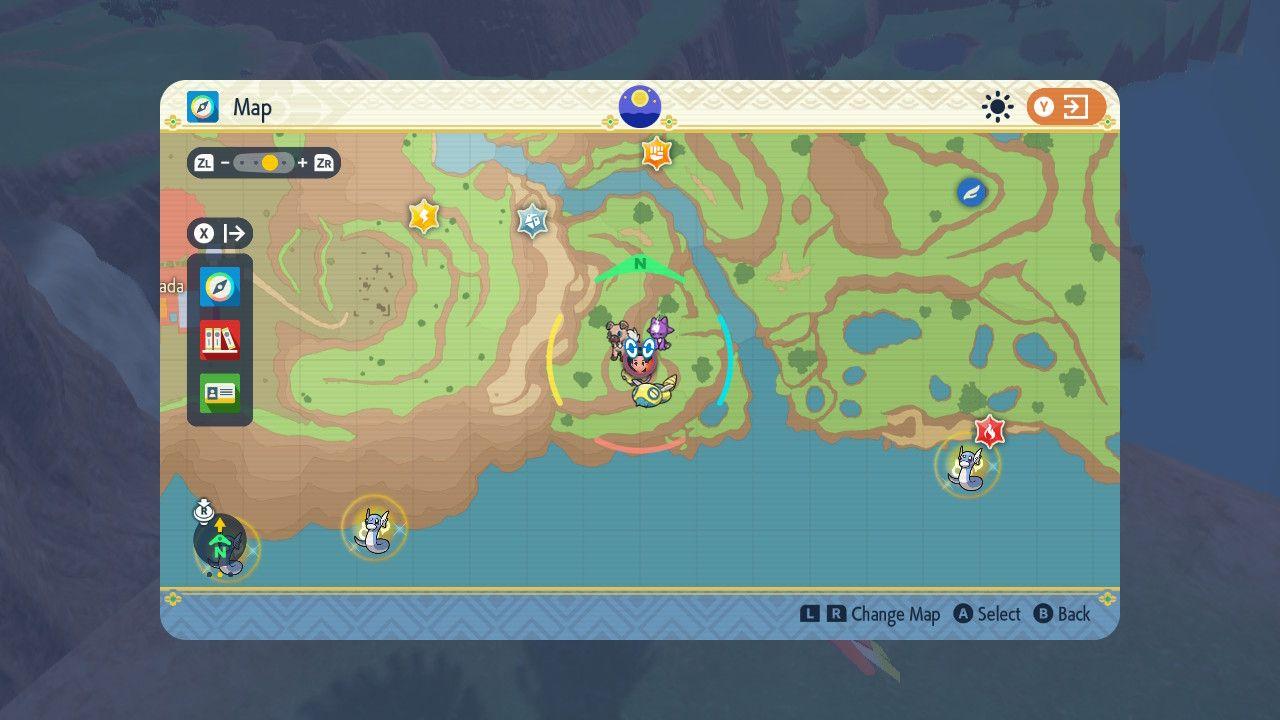
Task: Click the player character on the map
Action: [x=640, y=360]
